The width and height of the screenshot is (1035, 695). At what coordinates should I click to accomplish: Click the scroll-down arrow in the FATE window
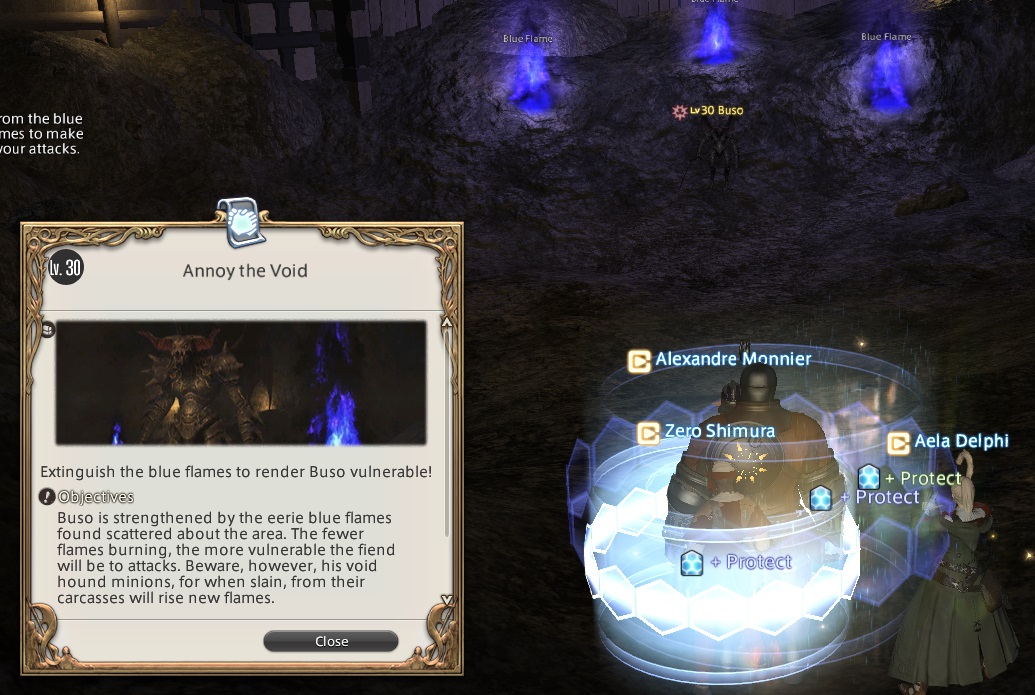[x=447, y=601]
